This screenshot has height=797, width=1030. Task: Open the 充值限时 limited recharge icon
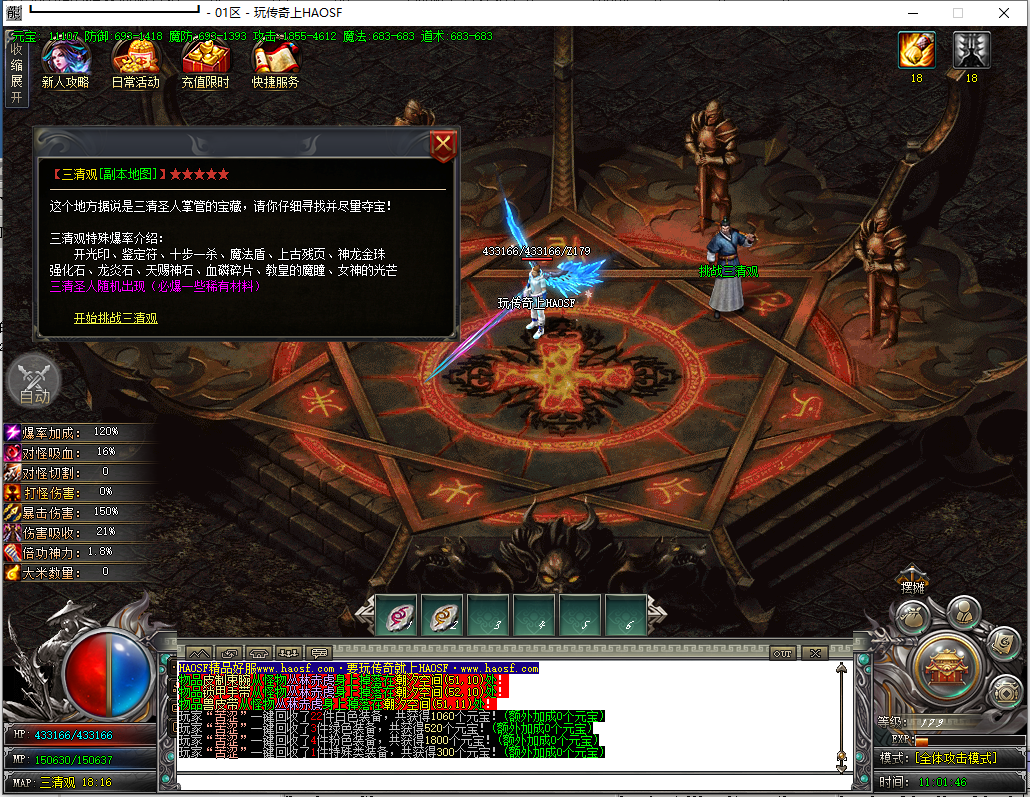point(205,62)
